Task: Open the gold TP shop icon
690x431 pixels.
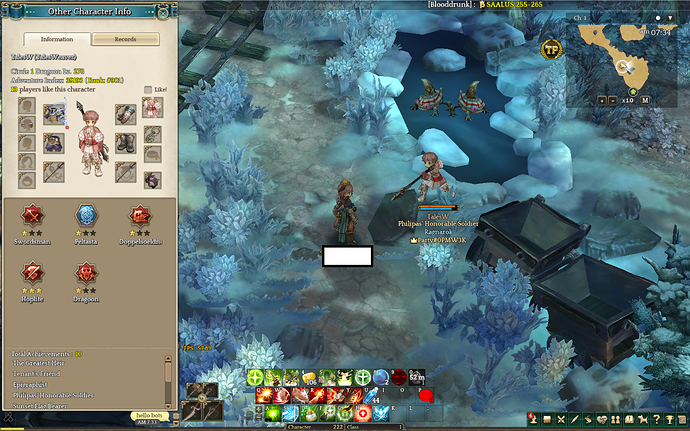Action: point(551,48)
